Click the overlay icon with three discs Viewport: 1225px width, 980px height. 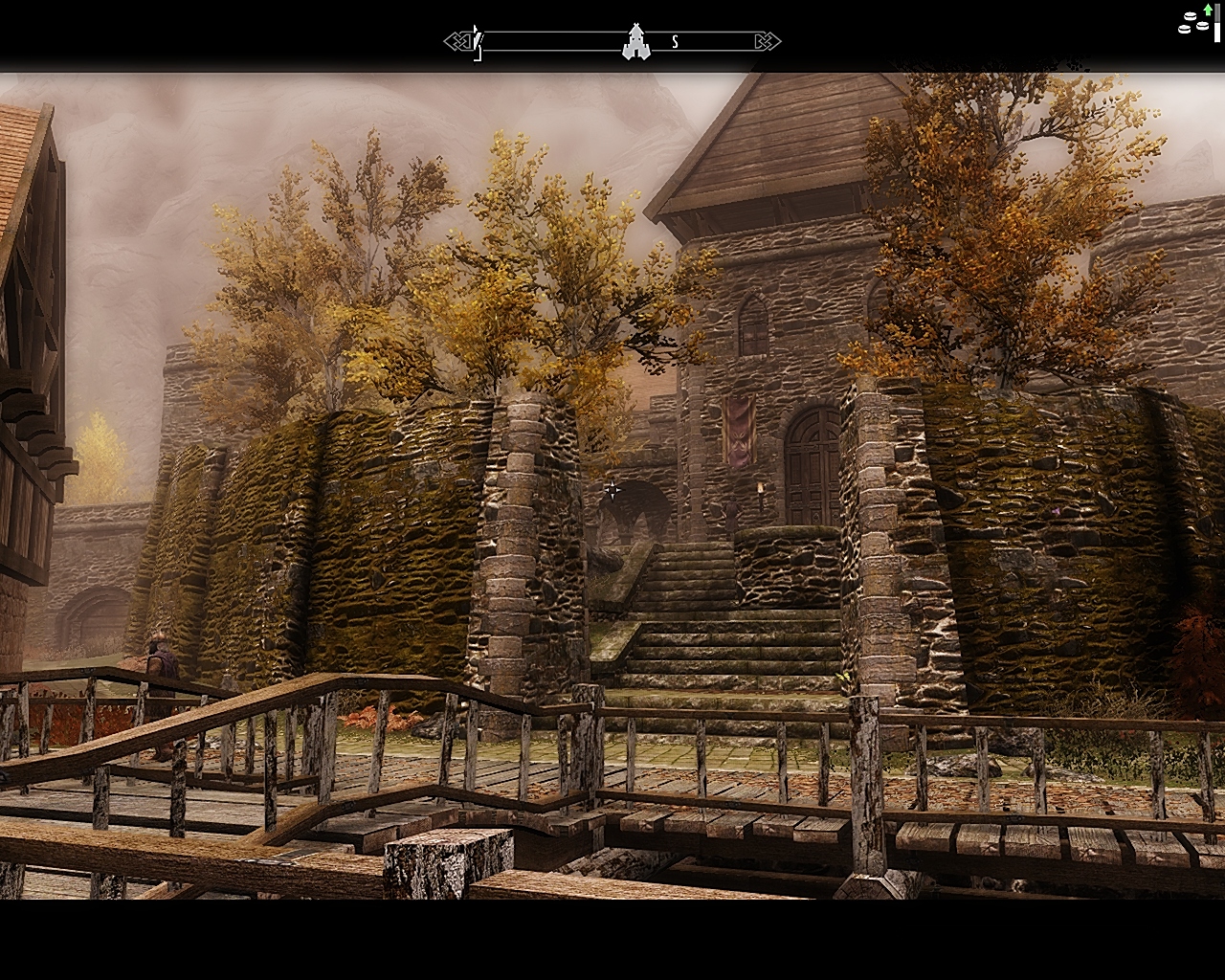tap(1193, 22)
